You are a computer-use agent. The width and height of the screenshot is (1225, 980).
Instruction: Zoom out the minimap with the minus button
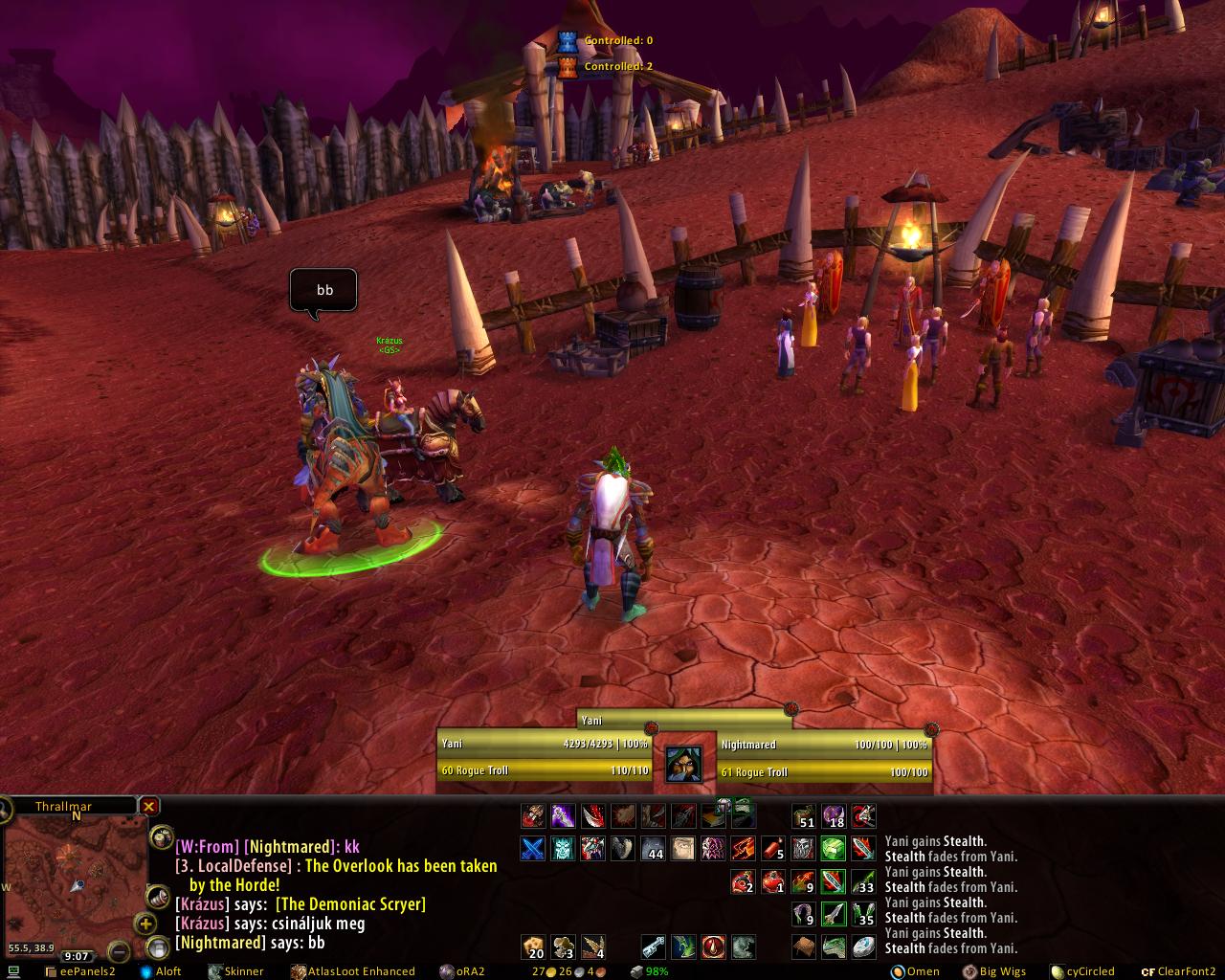(119, 950)
